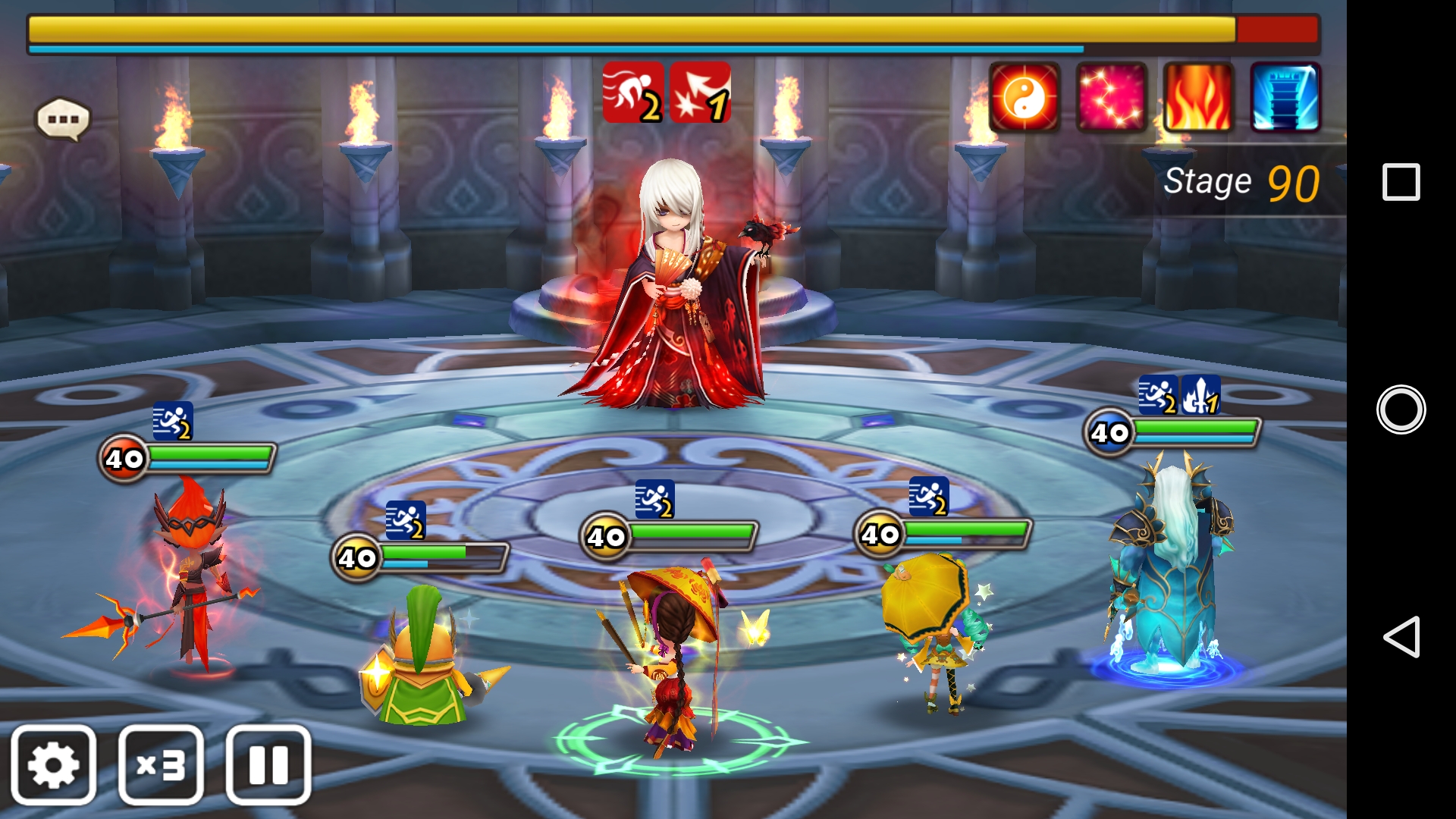This screenshot has height=819, width=1456.
Task: Select the flames skill icon
Action: 1198,98
